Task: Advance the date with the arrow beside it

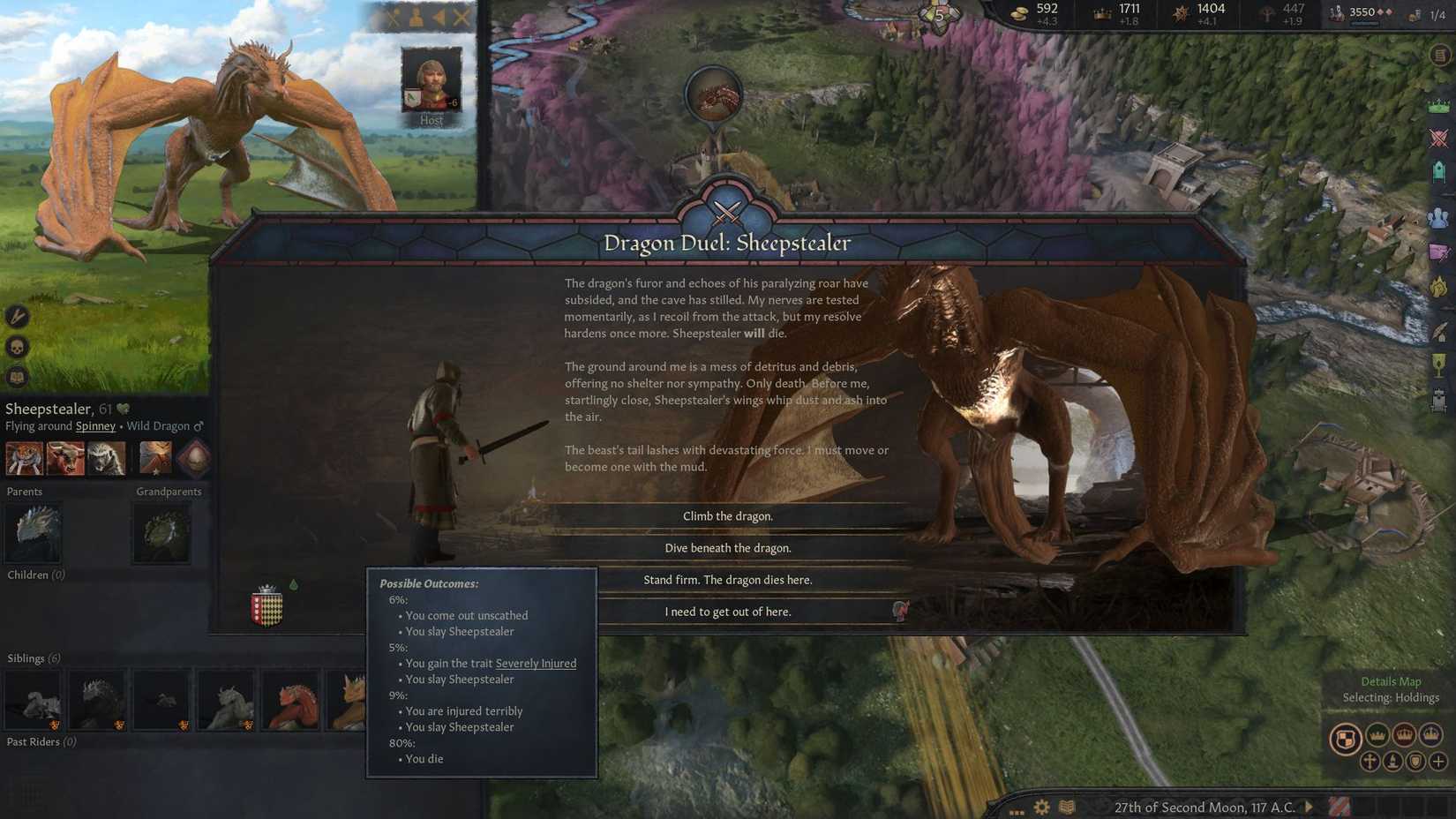Action: point(1309,807)
